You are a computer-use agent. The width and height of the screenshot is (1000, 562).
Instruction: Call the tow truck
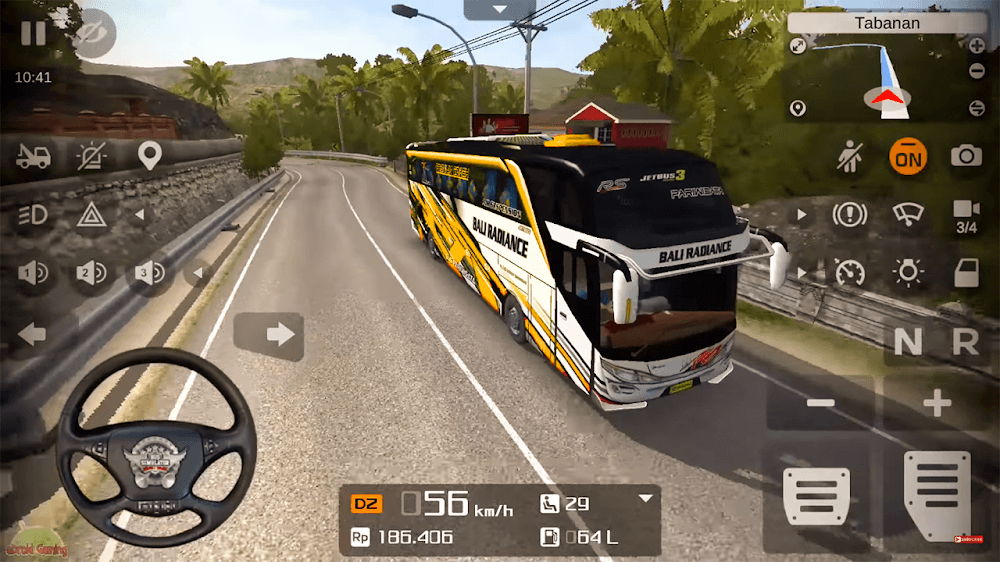[x=33, y=156]
